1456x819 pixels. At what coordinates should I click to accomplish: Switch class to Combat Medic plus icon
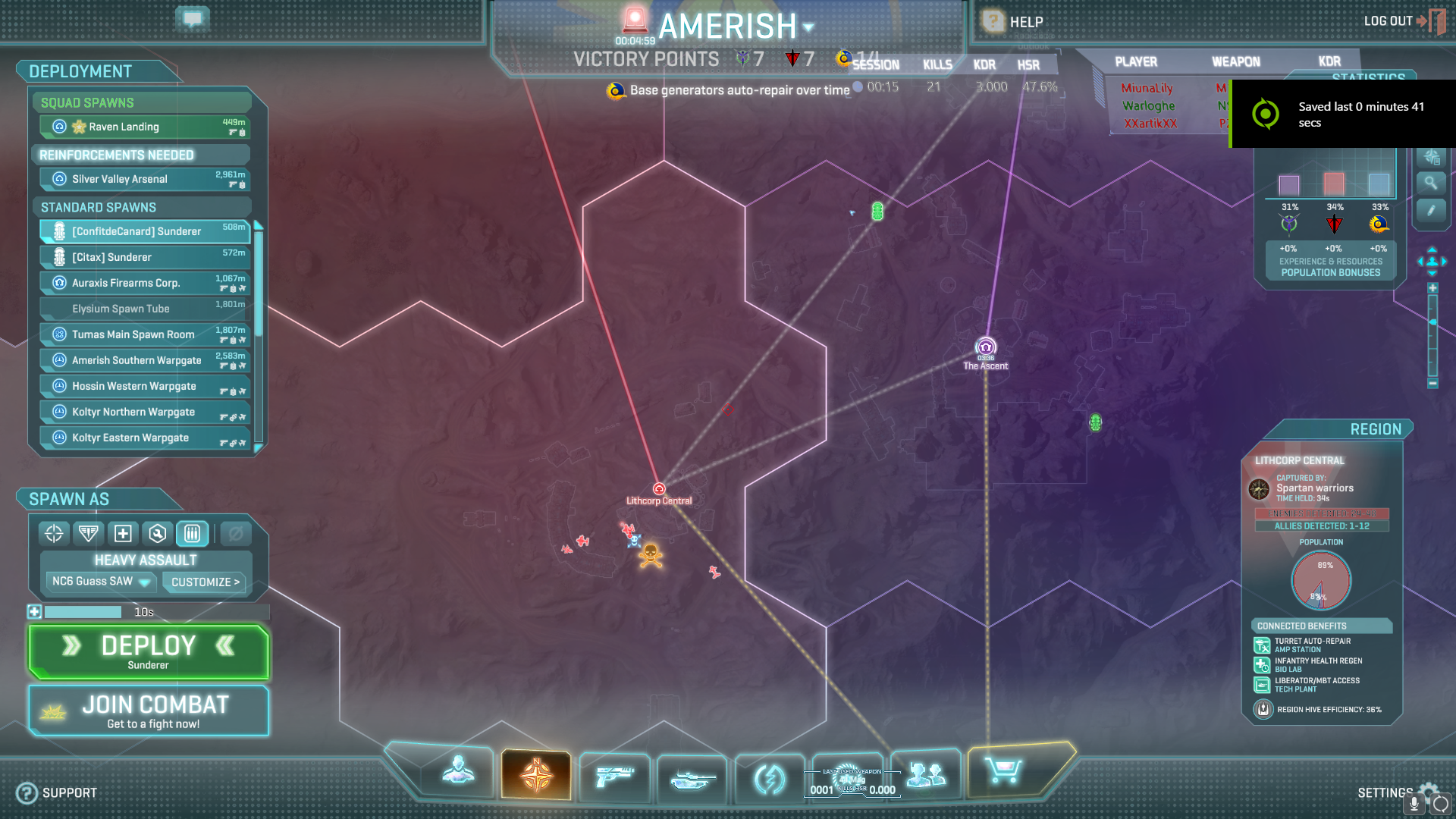pyautogui.click(x=123, y=534)
